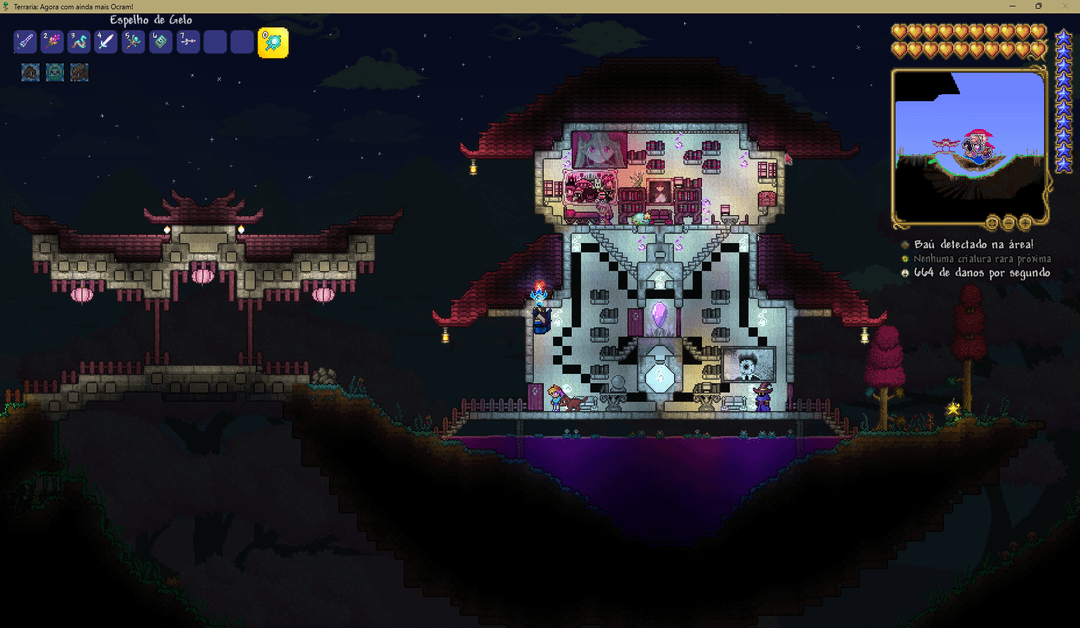This screenshot has height=628, width=1080.
Task: Choose the teal serpent whip in slot 3
Action: pos(79,42)
